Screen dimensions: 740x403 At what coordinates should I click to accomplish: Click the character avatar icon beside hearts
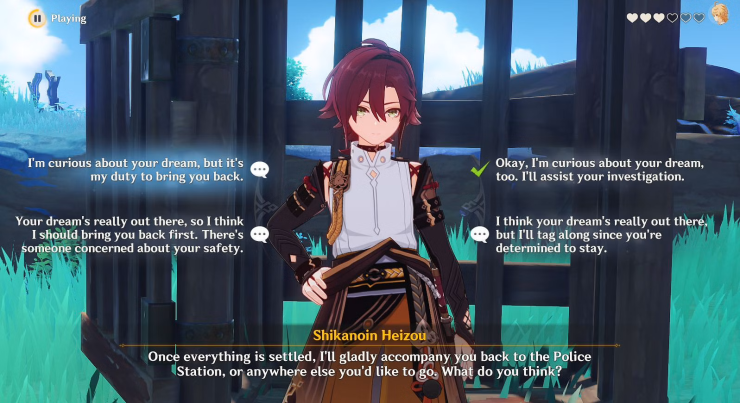pyautogui.click(x=719, y=15)
